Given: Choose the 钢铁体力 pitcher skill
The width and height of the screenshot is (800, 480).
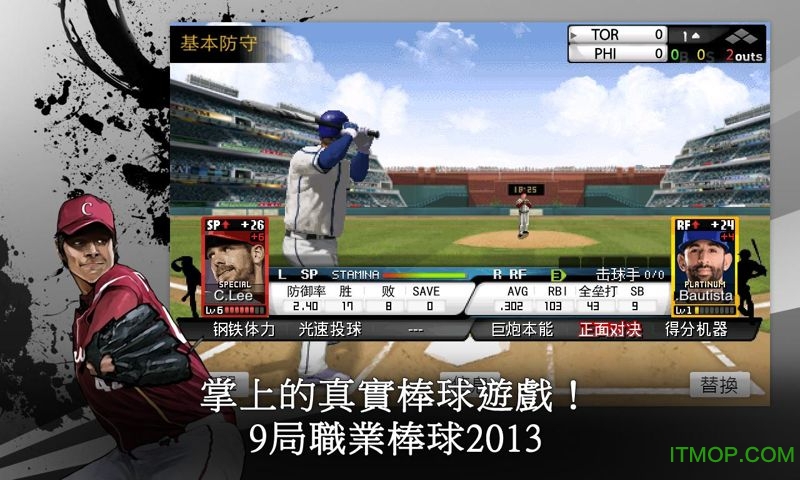Looking at the screenshot, I should click(243, 329).
